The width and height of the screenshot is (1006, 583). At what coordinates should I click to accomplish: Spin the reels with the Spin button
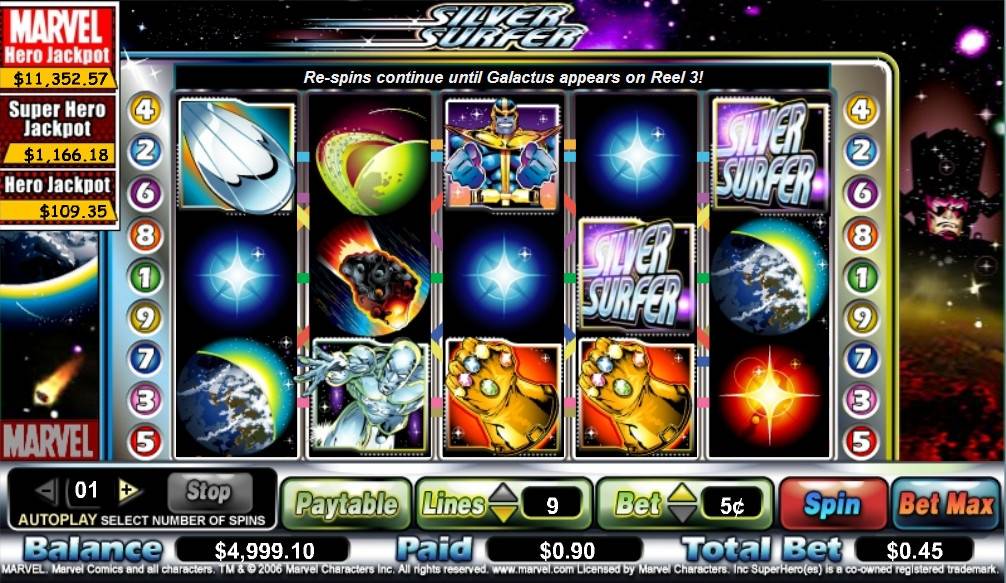[x=832, y=503]
